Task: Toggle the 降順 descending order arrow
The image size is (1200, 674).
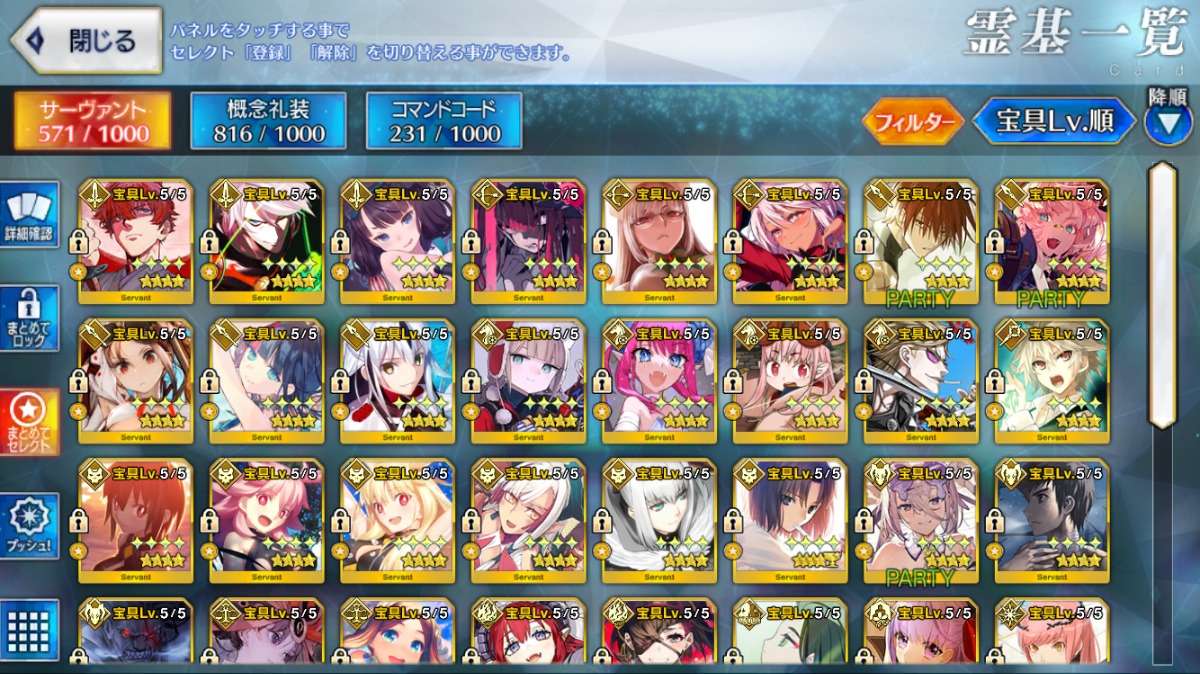Action: pos(1168,122)
